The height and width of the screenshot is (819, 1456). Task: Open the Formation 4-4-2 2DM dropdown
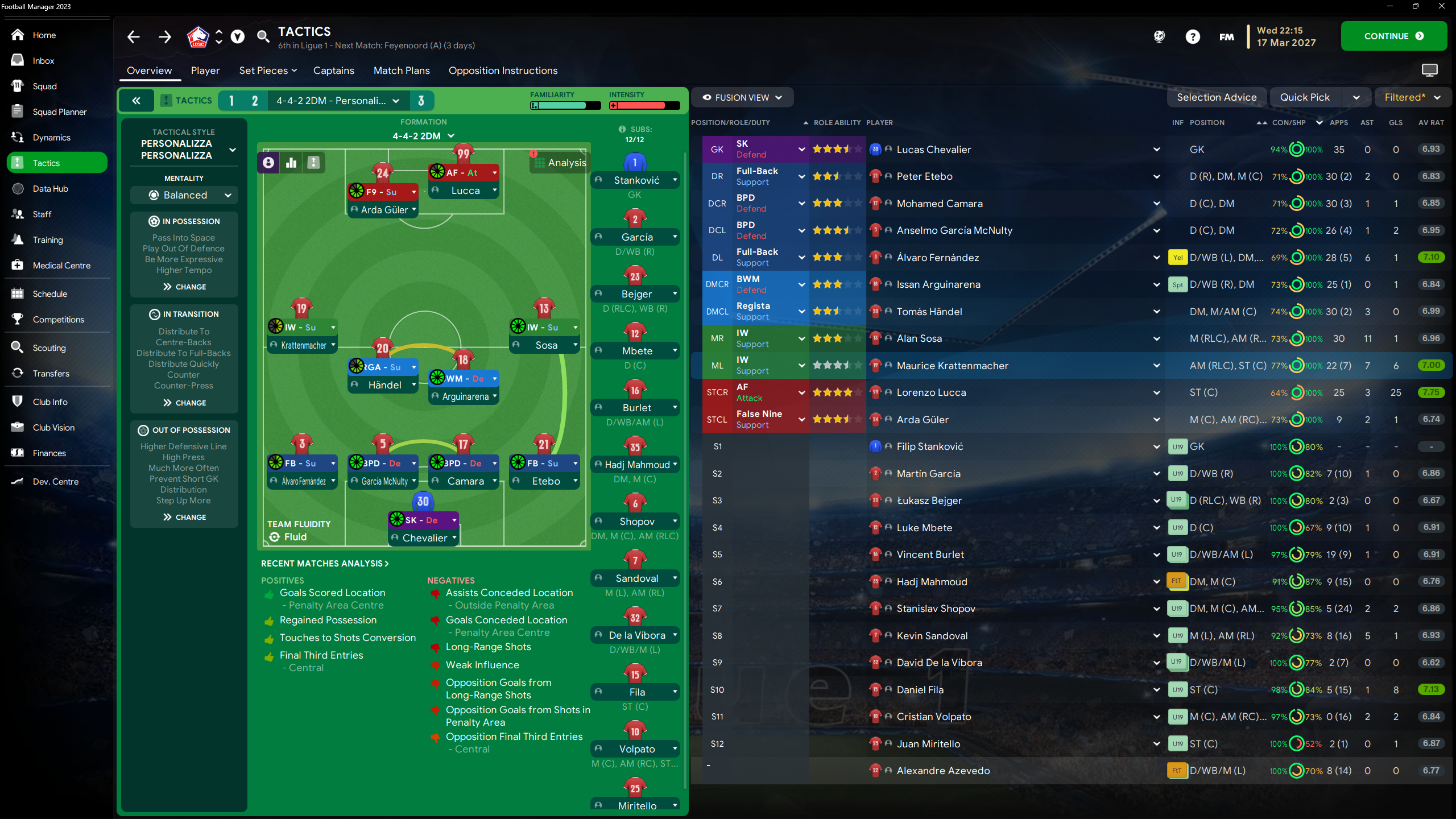tap(423, 135)
